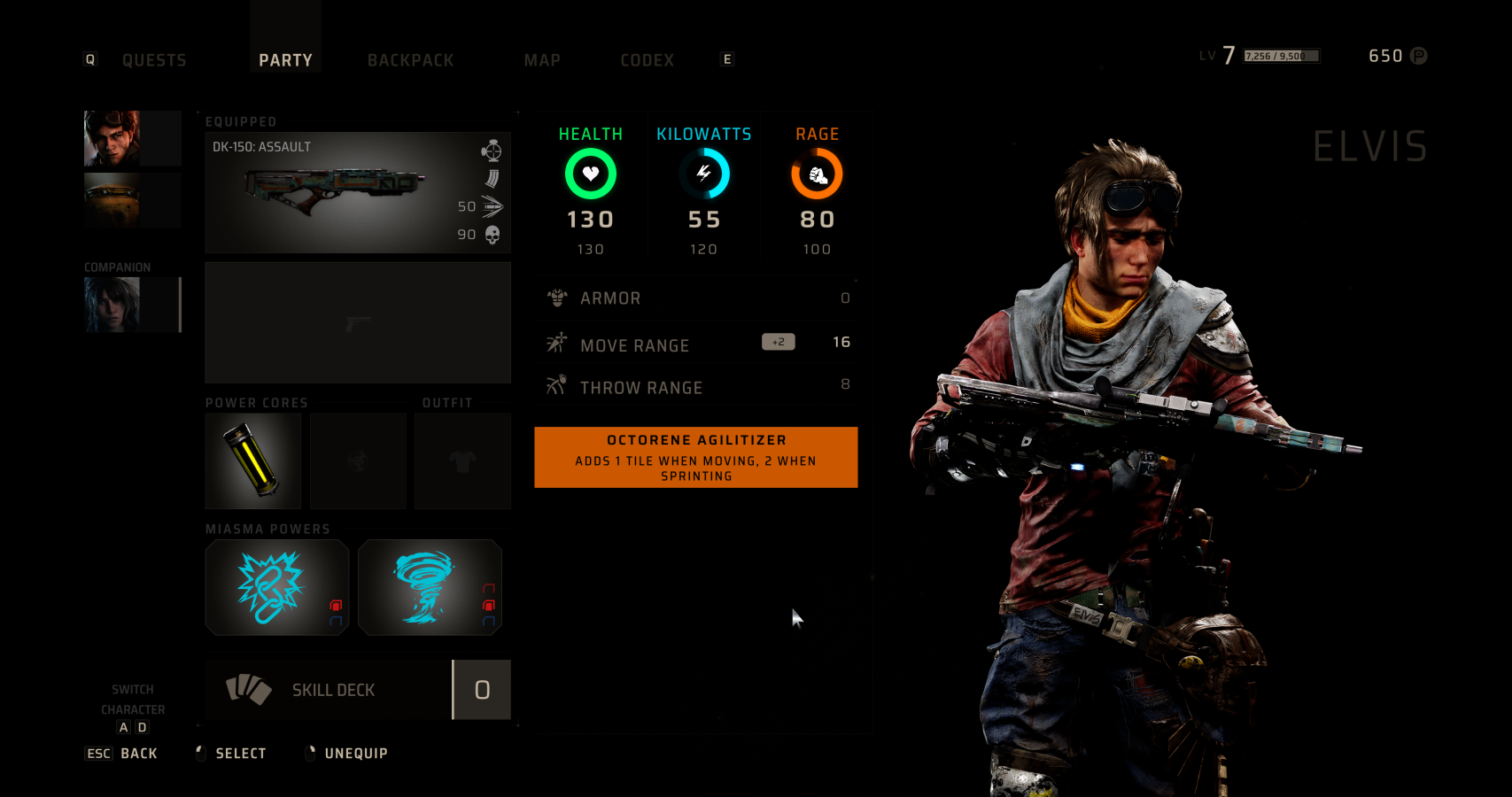Switch to the Codex tab
Viewport: 1512px width, 797px height.
click(x=647, y=60)
